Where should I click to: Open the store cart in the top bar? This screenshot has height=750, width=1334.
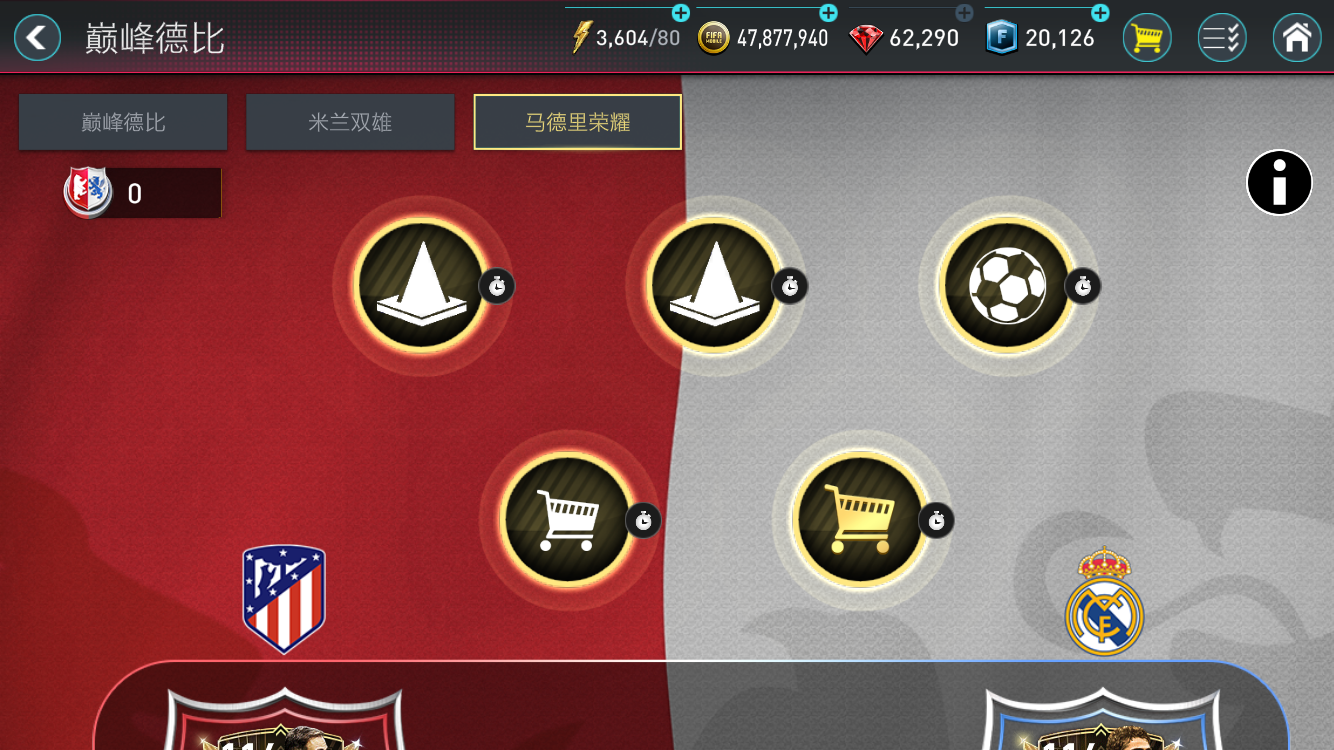(x=1147, y=38)
